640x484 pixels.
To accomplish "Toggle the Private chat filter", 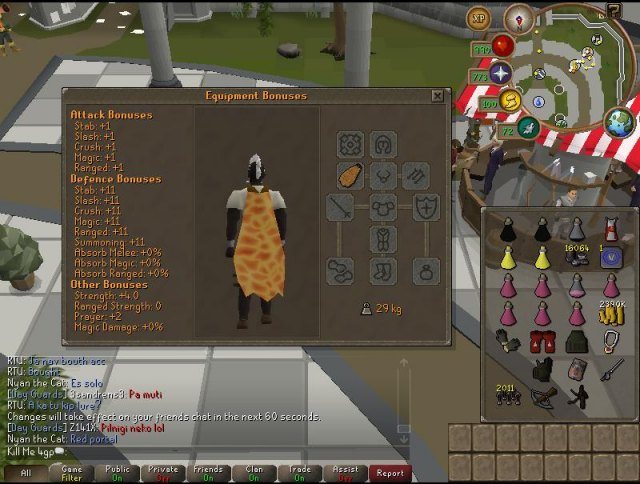I will 164,473.
